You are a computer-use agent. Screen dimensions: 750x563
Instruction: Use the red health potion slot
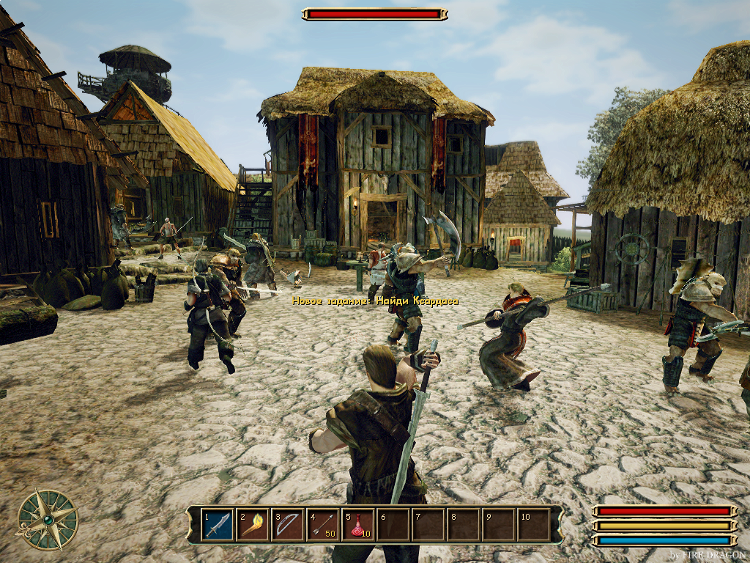[358, 525]
